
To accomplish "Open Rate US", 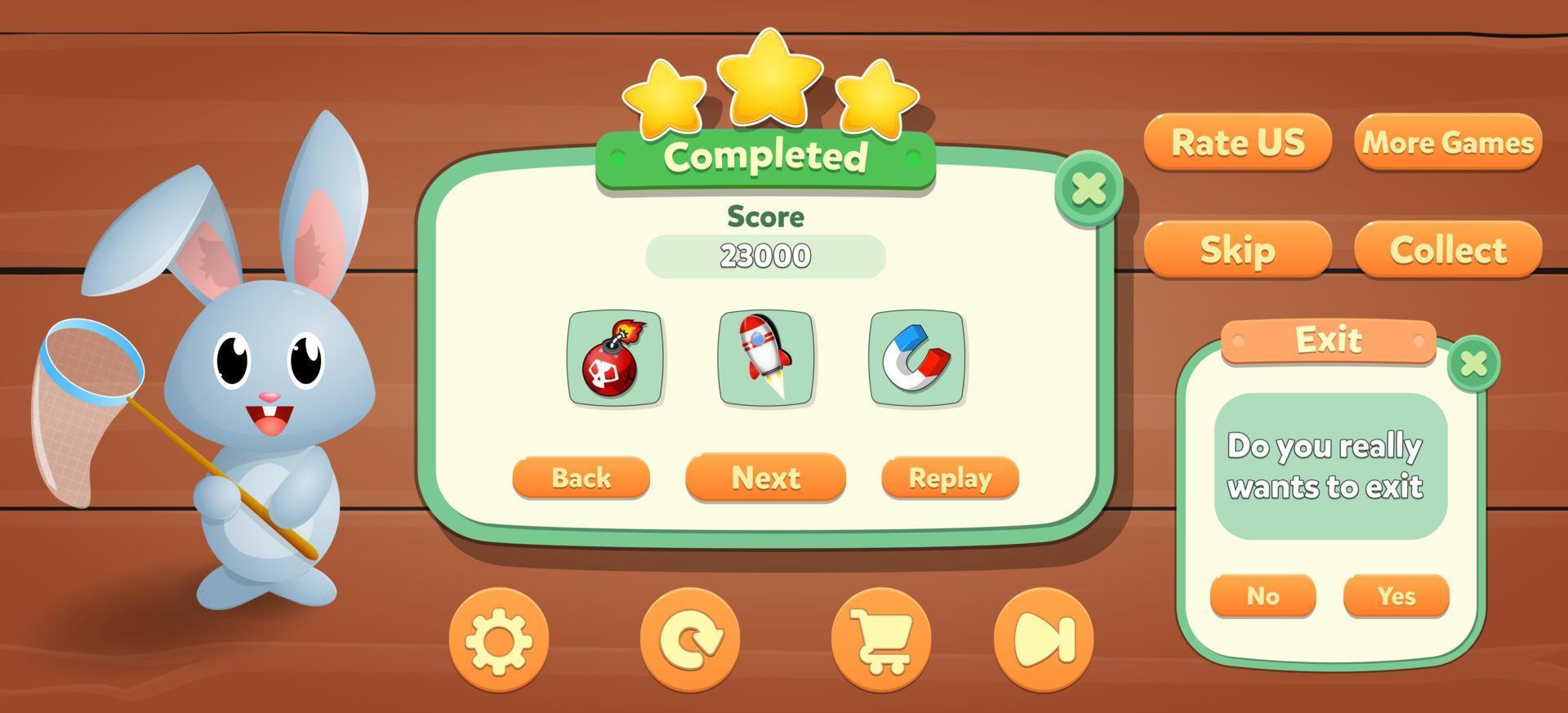I will (x=1237, y=143).
